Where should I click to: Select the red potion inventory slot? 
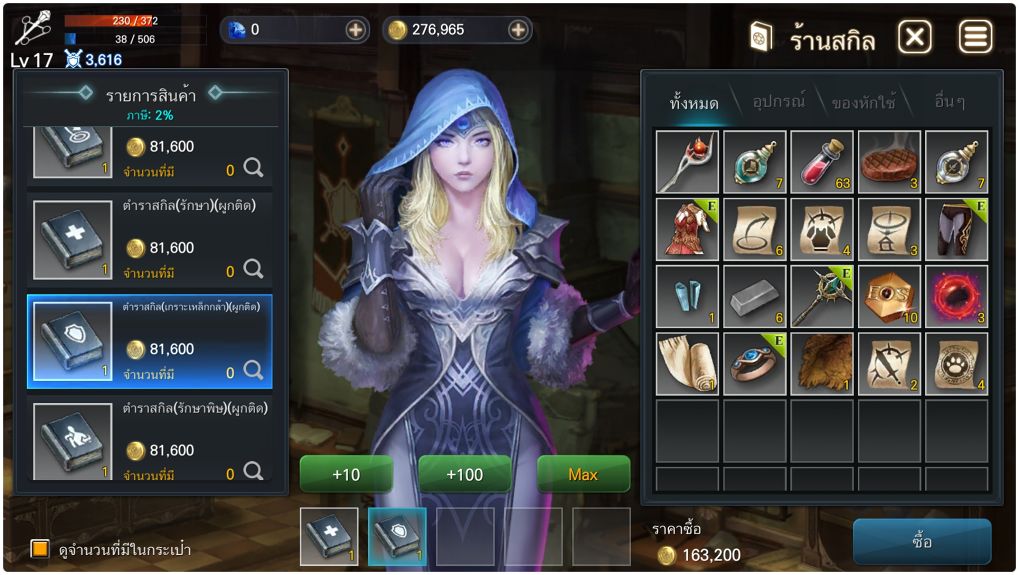click(821, 162)
